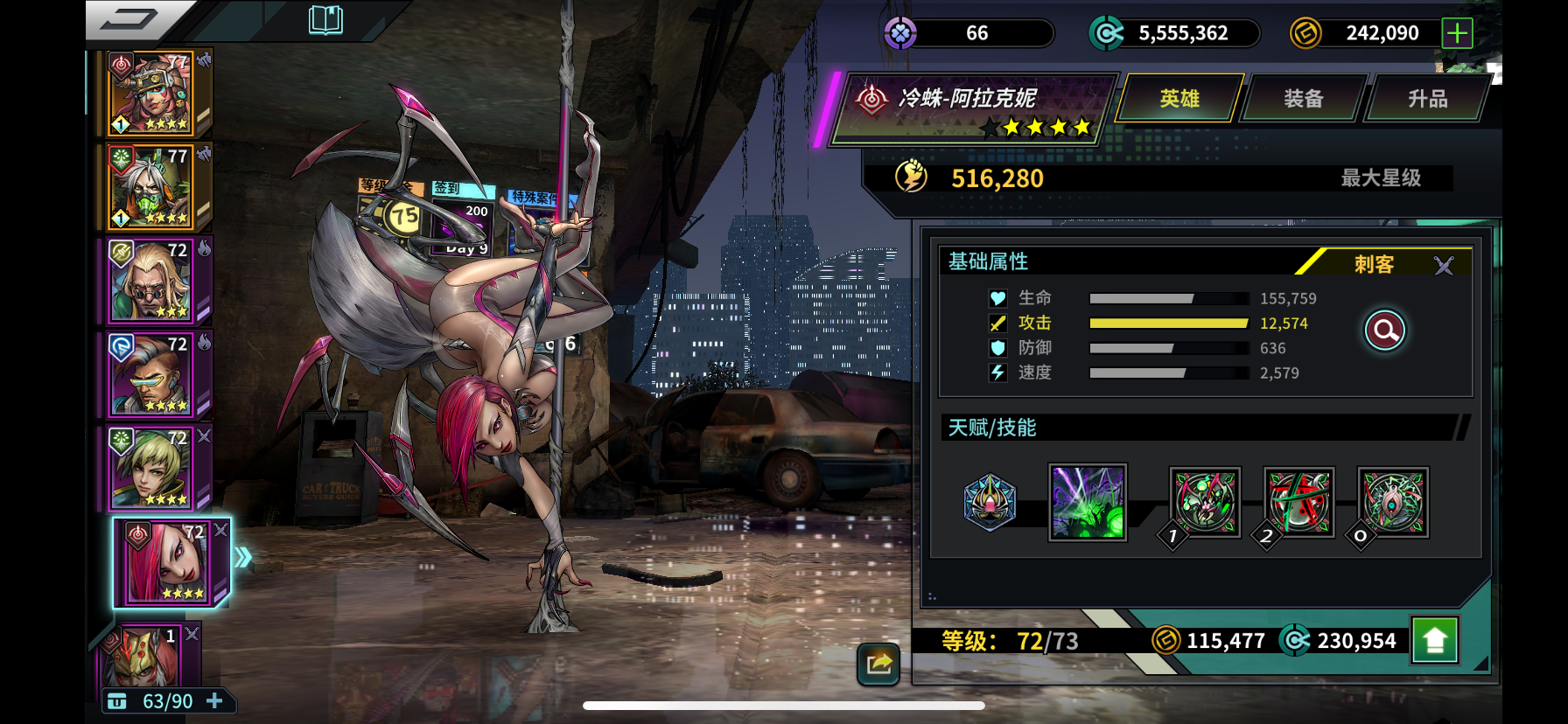Go back using the top-left arrow button
1568x724 pixels.
click(129, 19)
